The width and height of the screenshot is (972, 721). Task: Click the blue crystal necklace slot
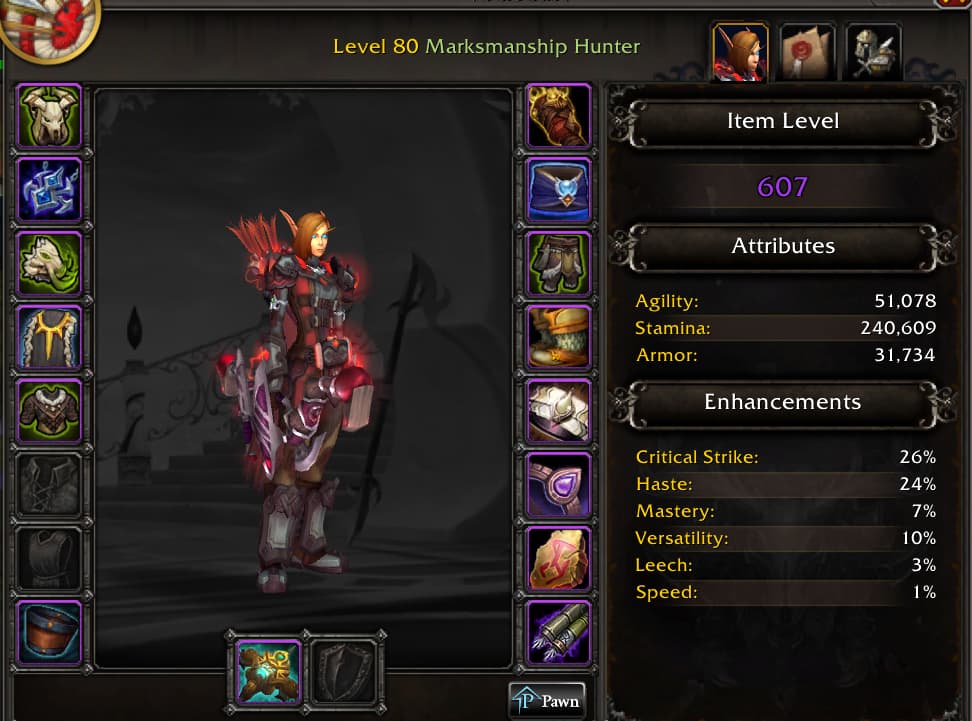tap(49, 190)
